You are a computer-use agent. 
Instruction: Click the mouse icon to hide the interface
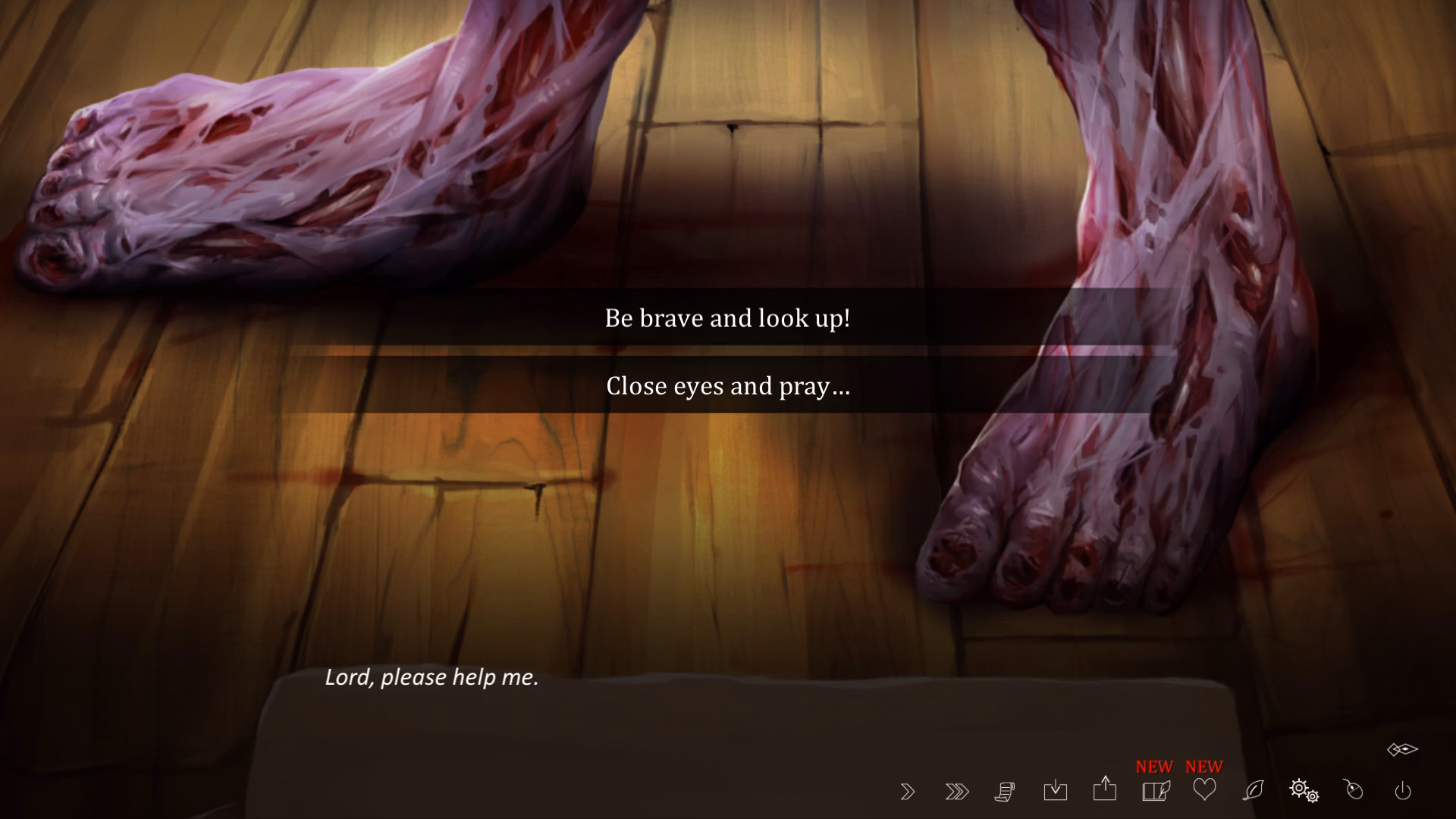1353,791
